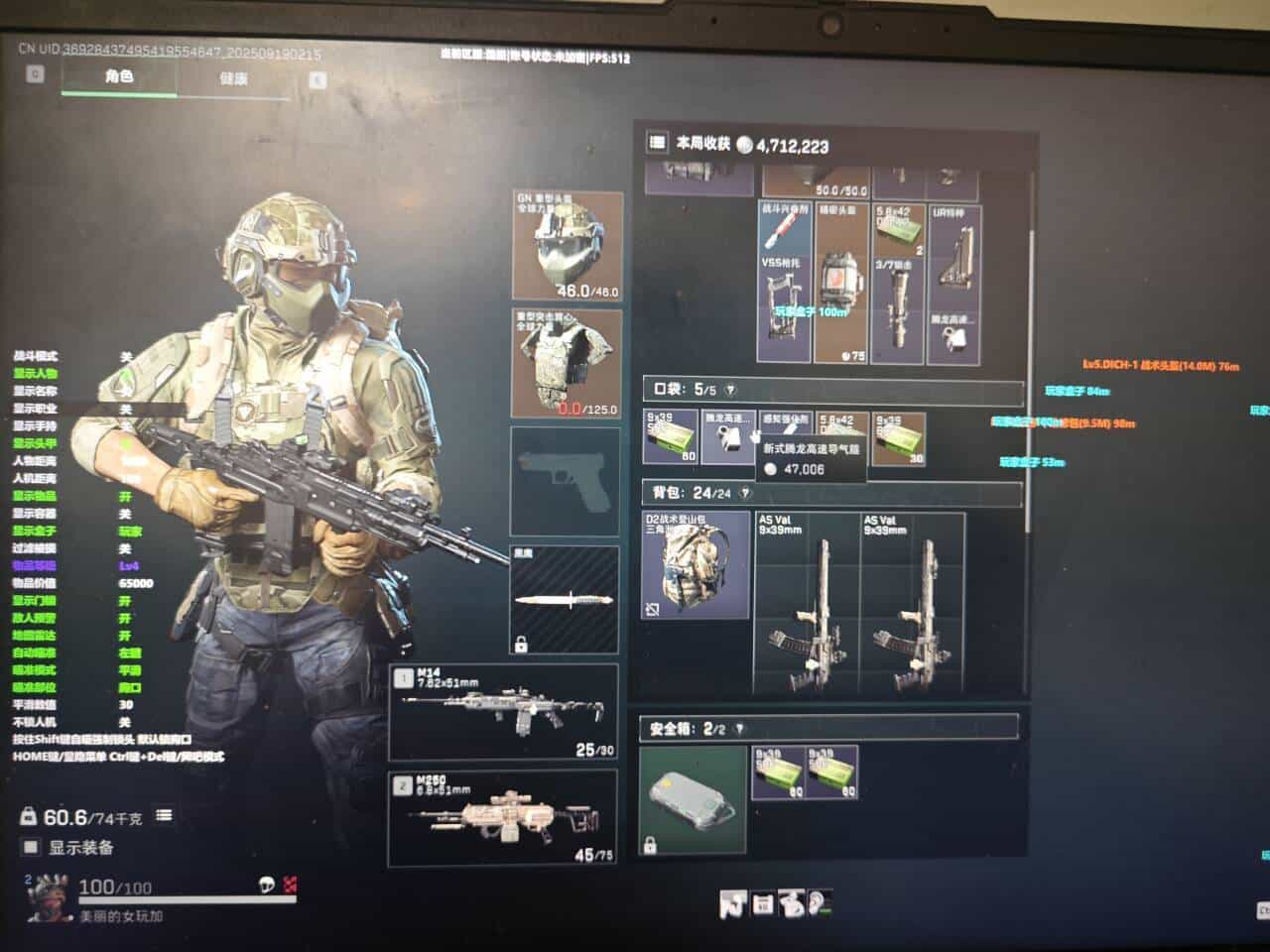Open the list icon beside 本局收获
1270x952 pixels.
pyautogui.click(x=657, y=143)
